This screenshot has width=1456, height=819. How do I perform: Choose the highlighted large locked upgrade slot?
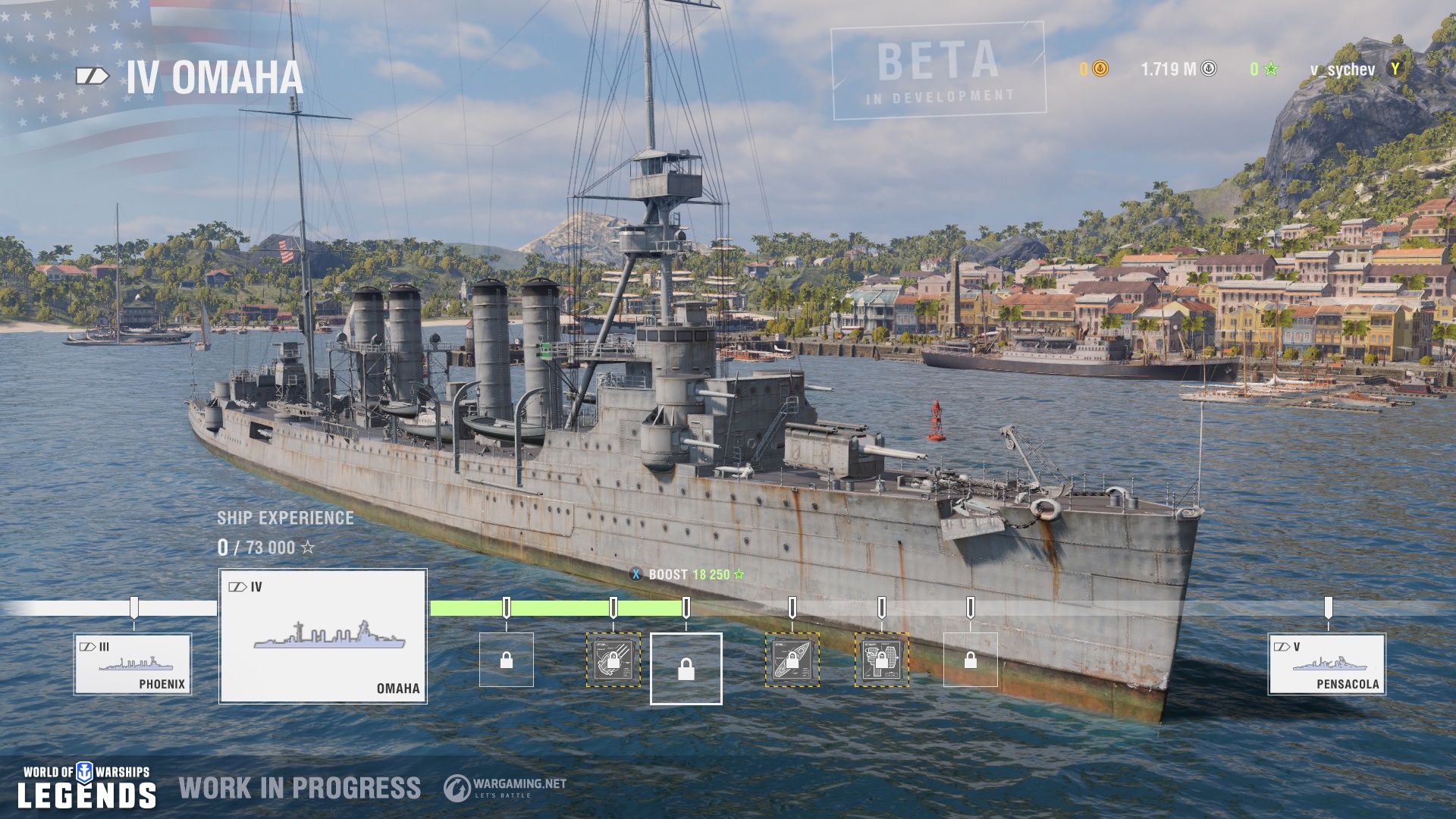click(x=686, y=669)
